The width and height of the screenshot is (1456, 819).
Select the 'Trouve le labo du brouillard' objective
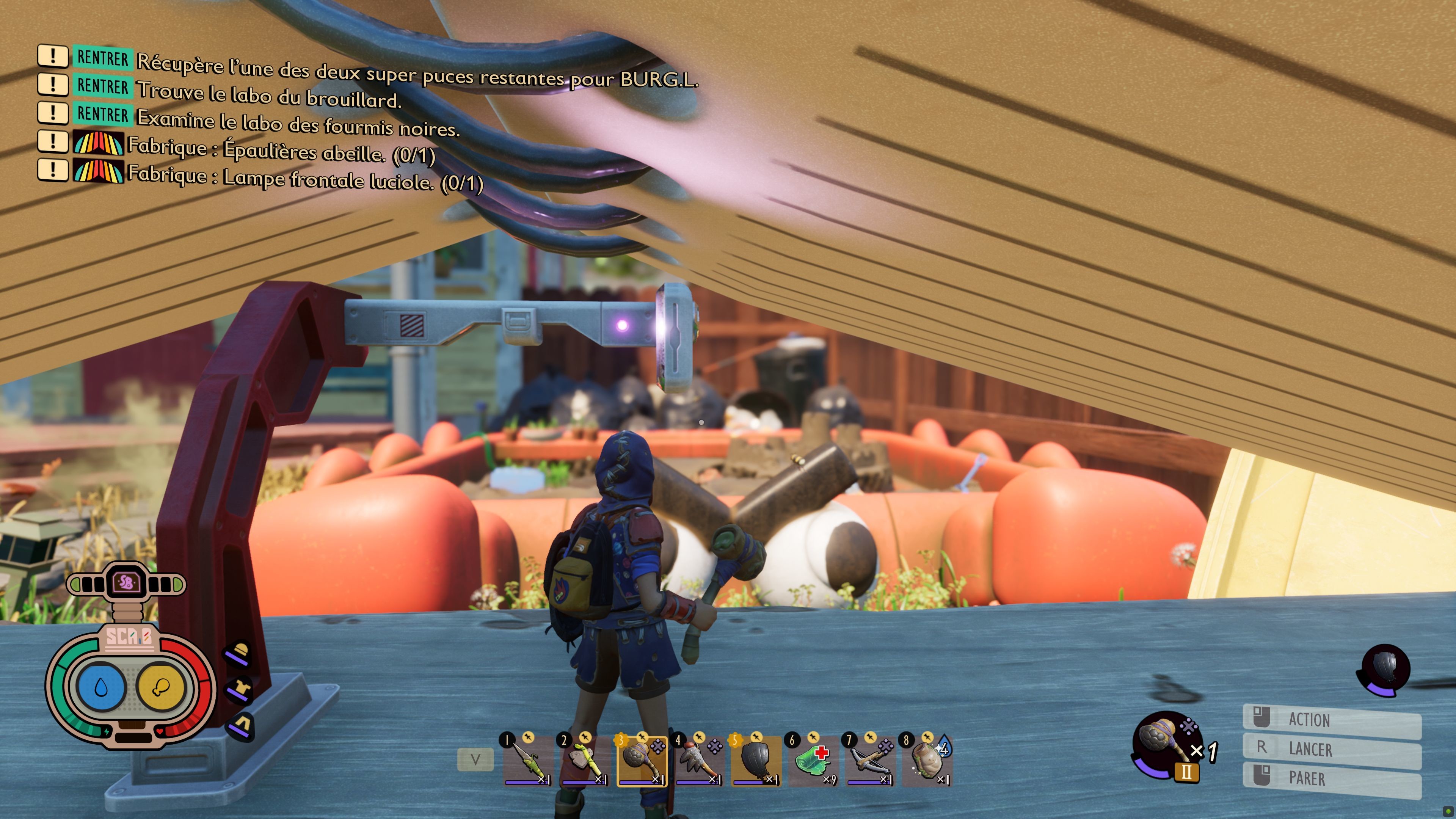click(269, 95)
